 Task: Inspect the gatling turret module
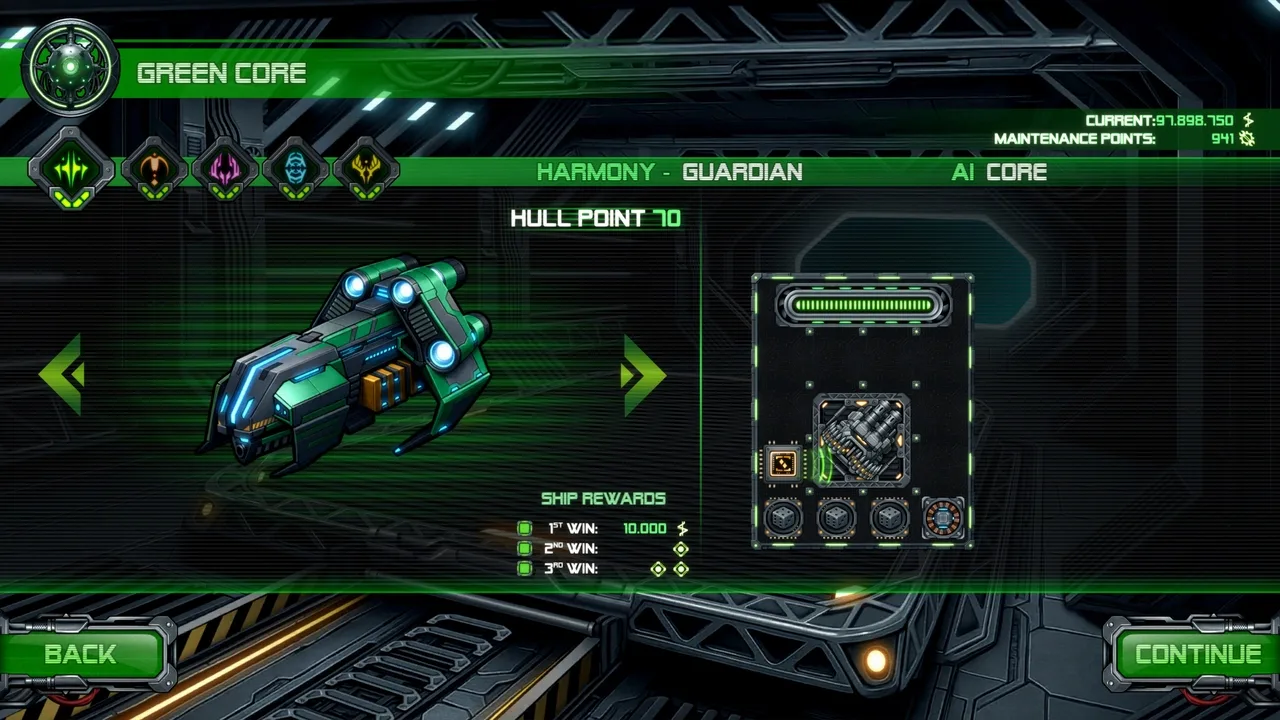(862, 440)
